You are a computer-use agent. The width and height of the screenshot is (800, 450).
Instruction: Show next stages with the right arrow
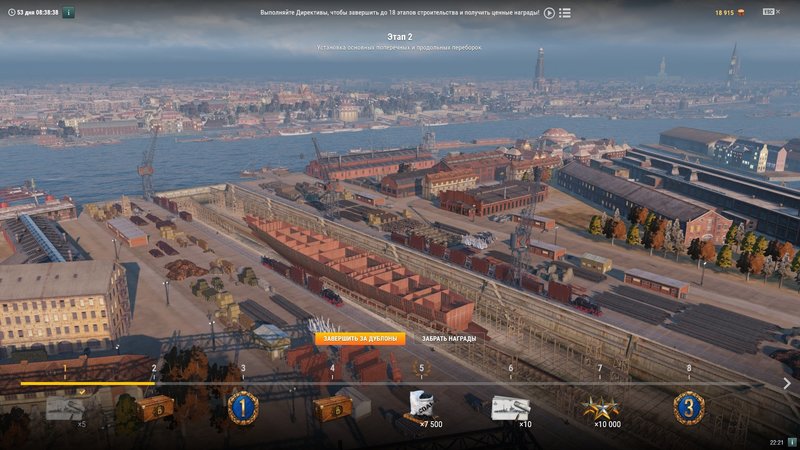coord(787,383)
